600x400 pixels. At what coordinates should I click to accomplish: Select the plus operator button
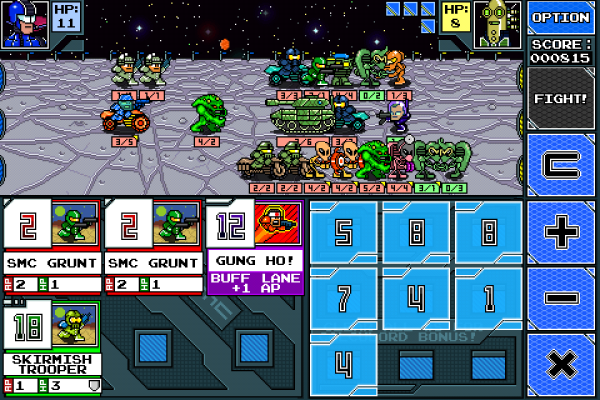pyautogui.click(x=562, y=232)
